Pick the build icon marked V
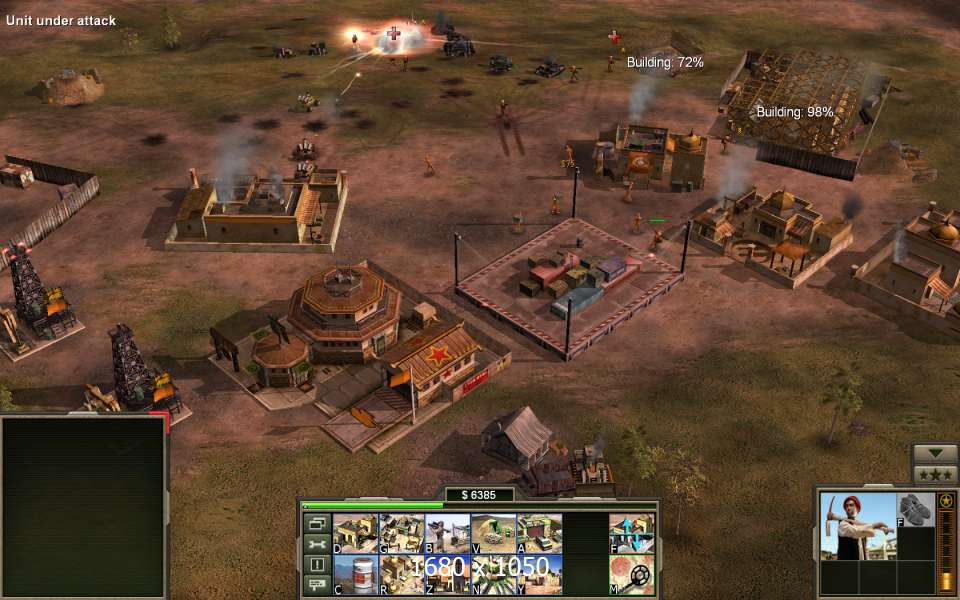 (x=493, y=534)
